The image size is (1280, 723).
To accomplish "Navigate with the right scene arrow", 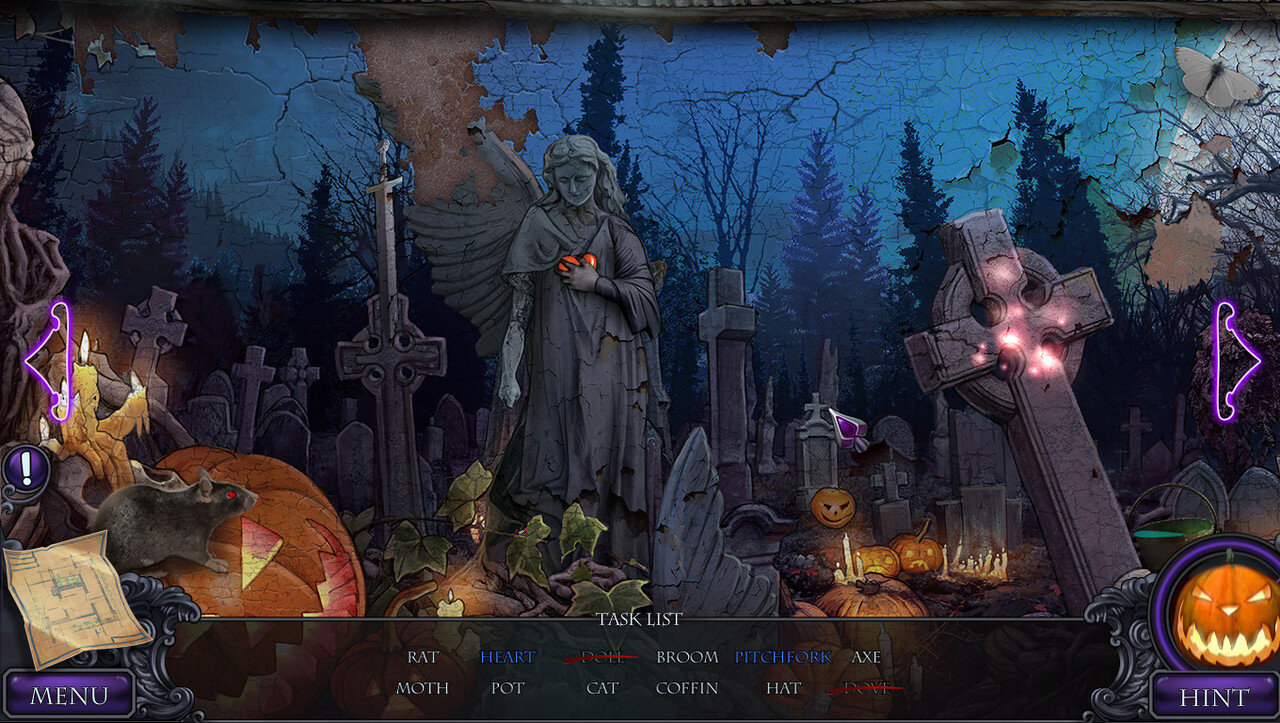I will [x=1236, y=360].
